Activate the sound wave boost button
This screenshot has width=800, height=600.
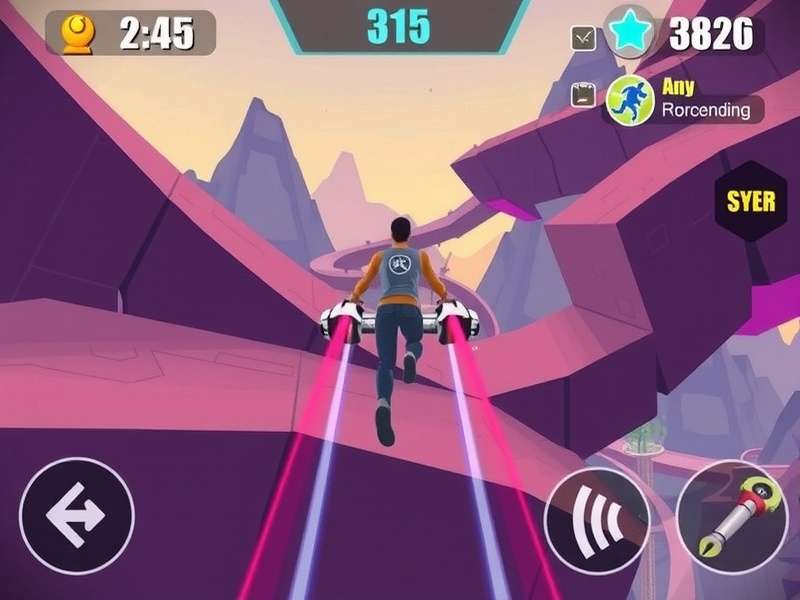click(597, 520)
